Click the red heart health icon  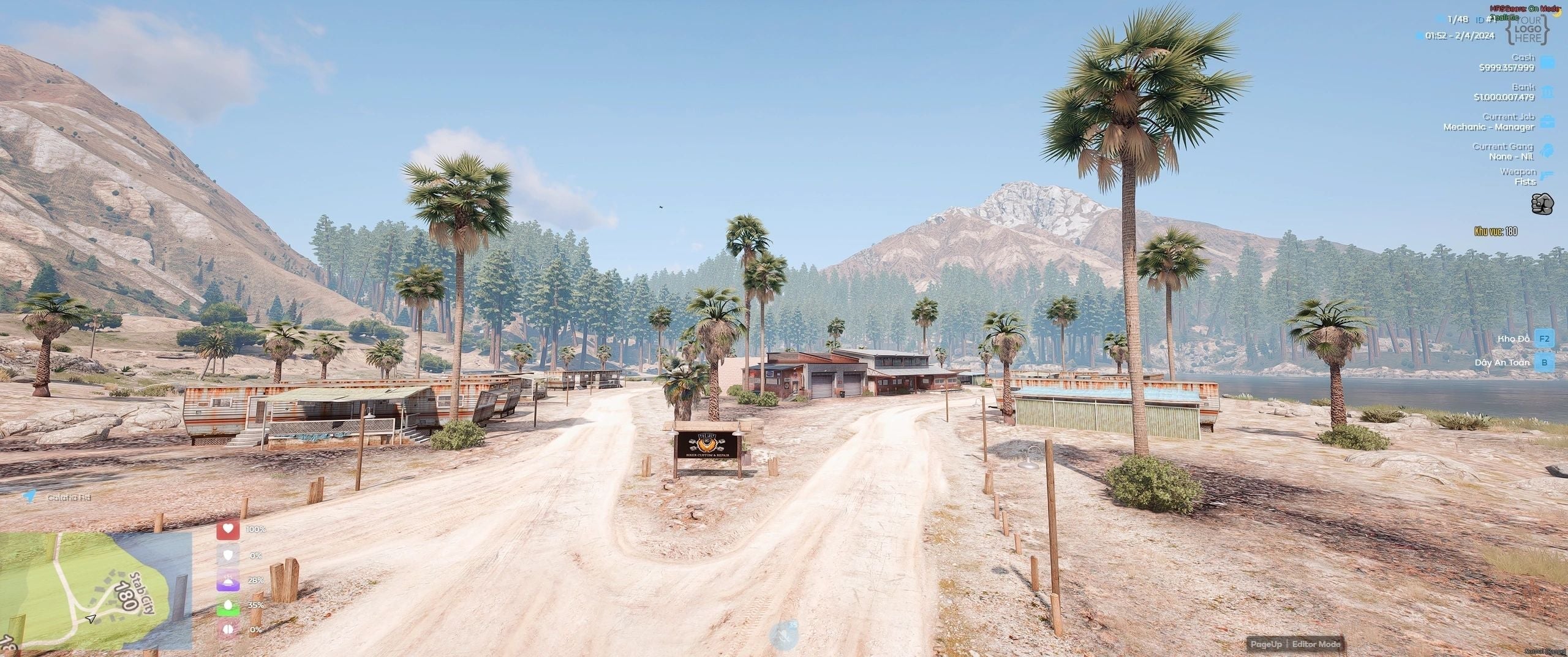tap(228, 530)
